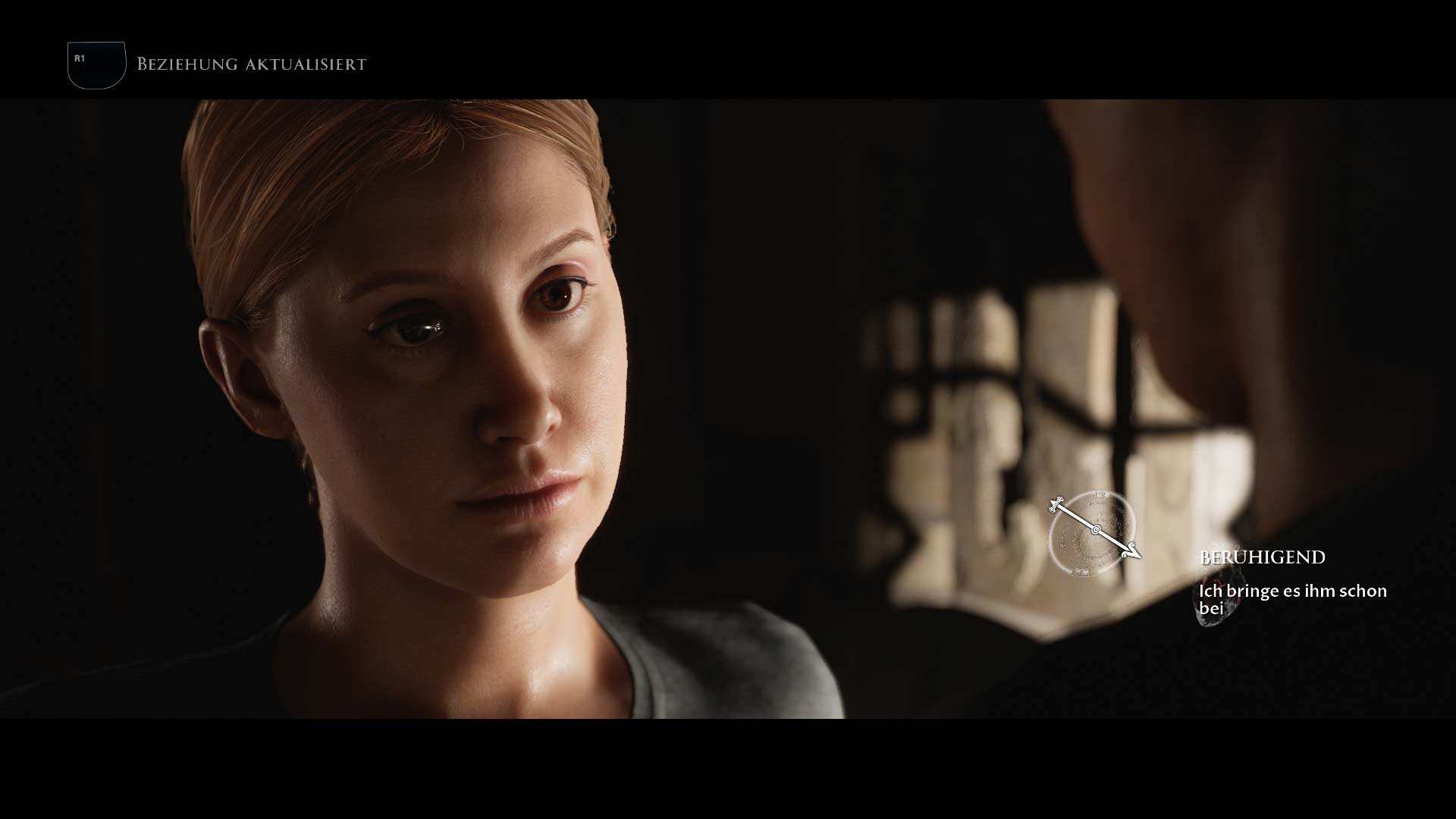
Task: Click the compass choice dial
Action: coord(1093,533)
